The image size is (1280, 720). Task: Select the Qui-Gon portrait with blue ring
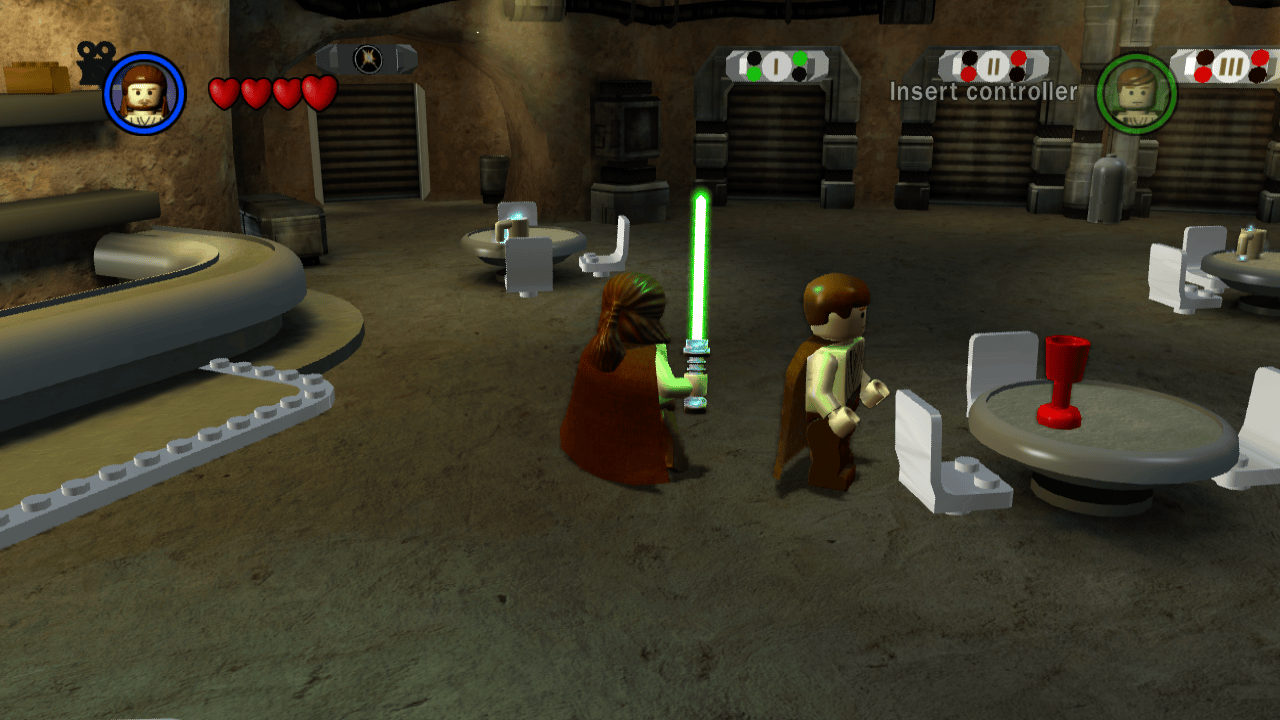pos(144,93)
